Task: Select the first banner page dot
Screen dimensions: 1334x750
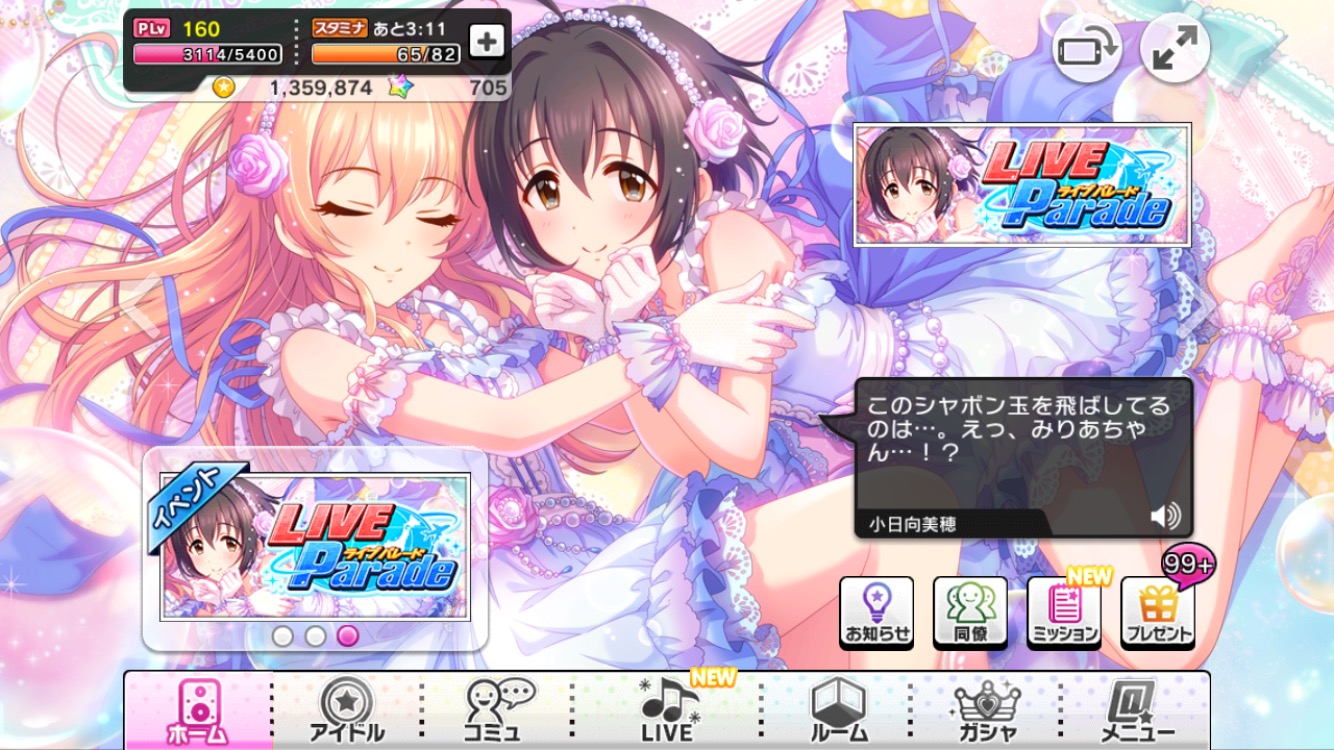Action: coord(283,636)
